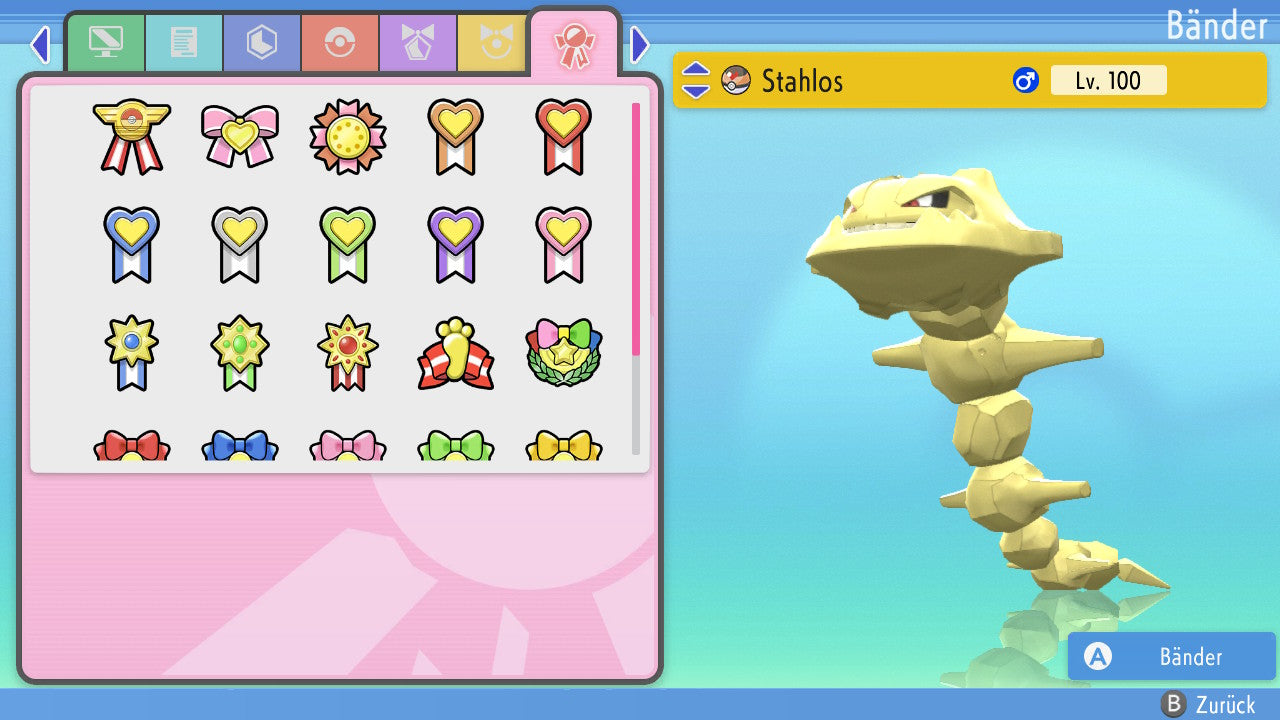The width and height of the screenshot is (1280, 720).
Task: Click the pink rosette ribbons tab
Action: (x=574, y=45)
